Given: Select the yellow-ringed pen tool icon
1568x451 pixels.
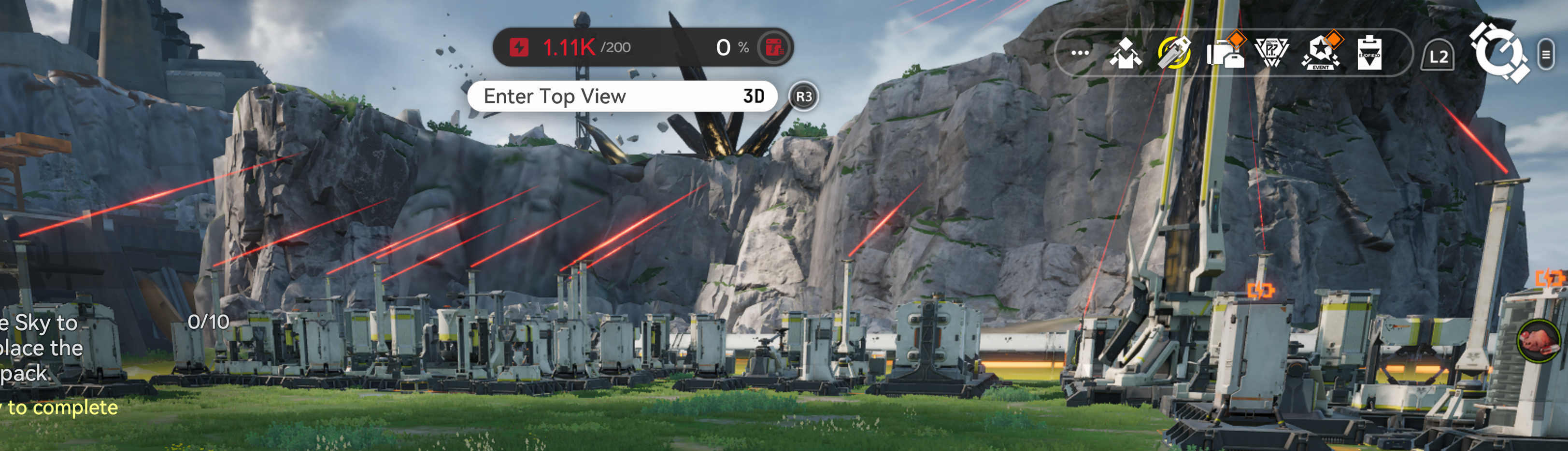Looking at the screenshot, I should [x=1173, y=53].
